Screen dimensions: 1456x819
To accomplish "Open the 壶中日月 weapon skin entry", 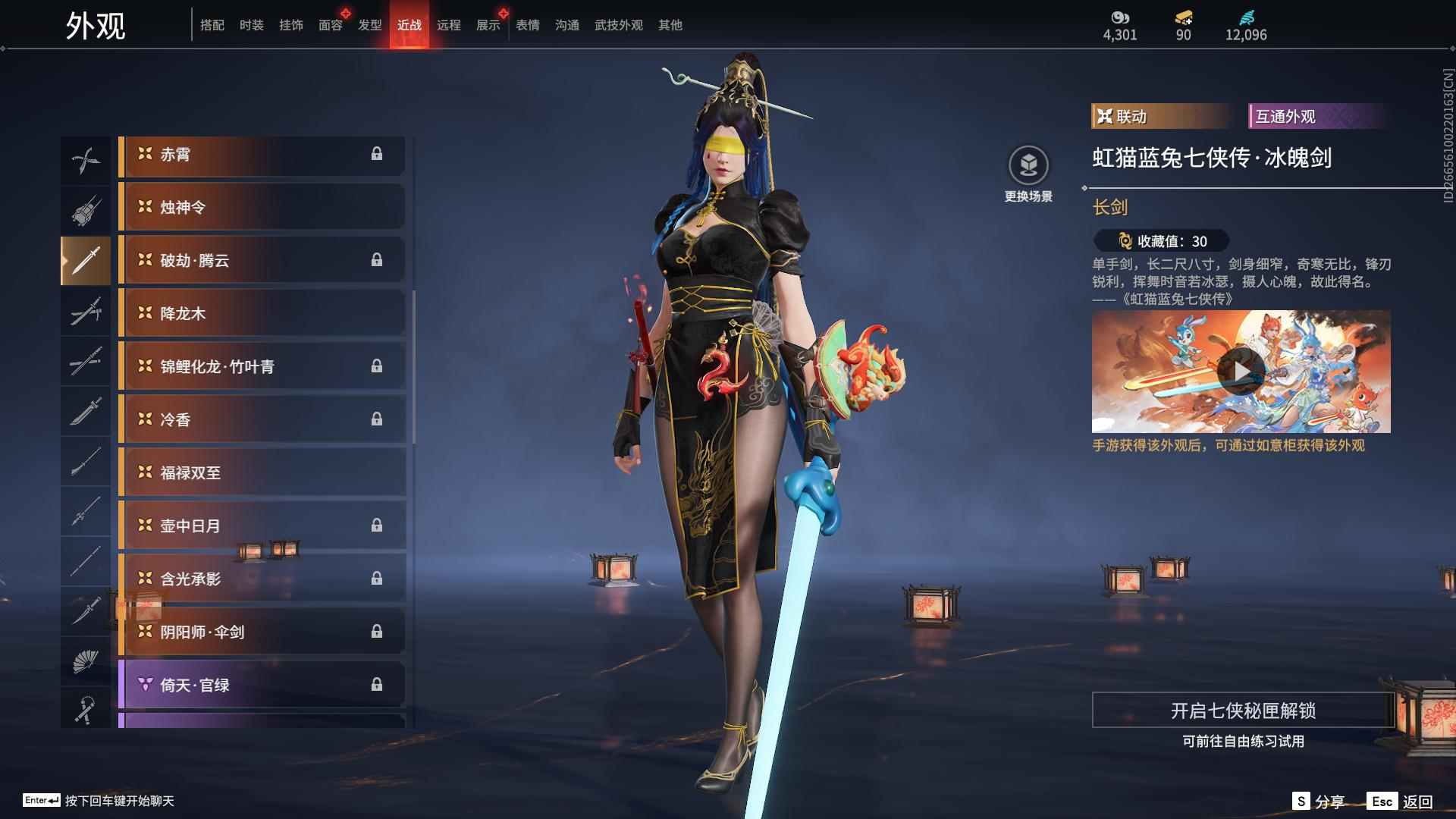I will (262, 526).
